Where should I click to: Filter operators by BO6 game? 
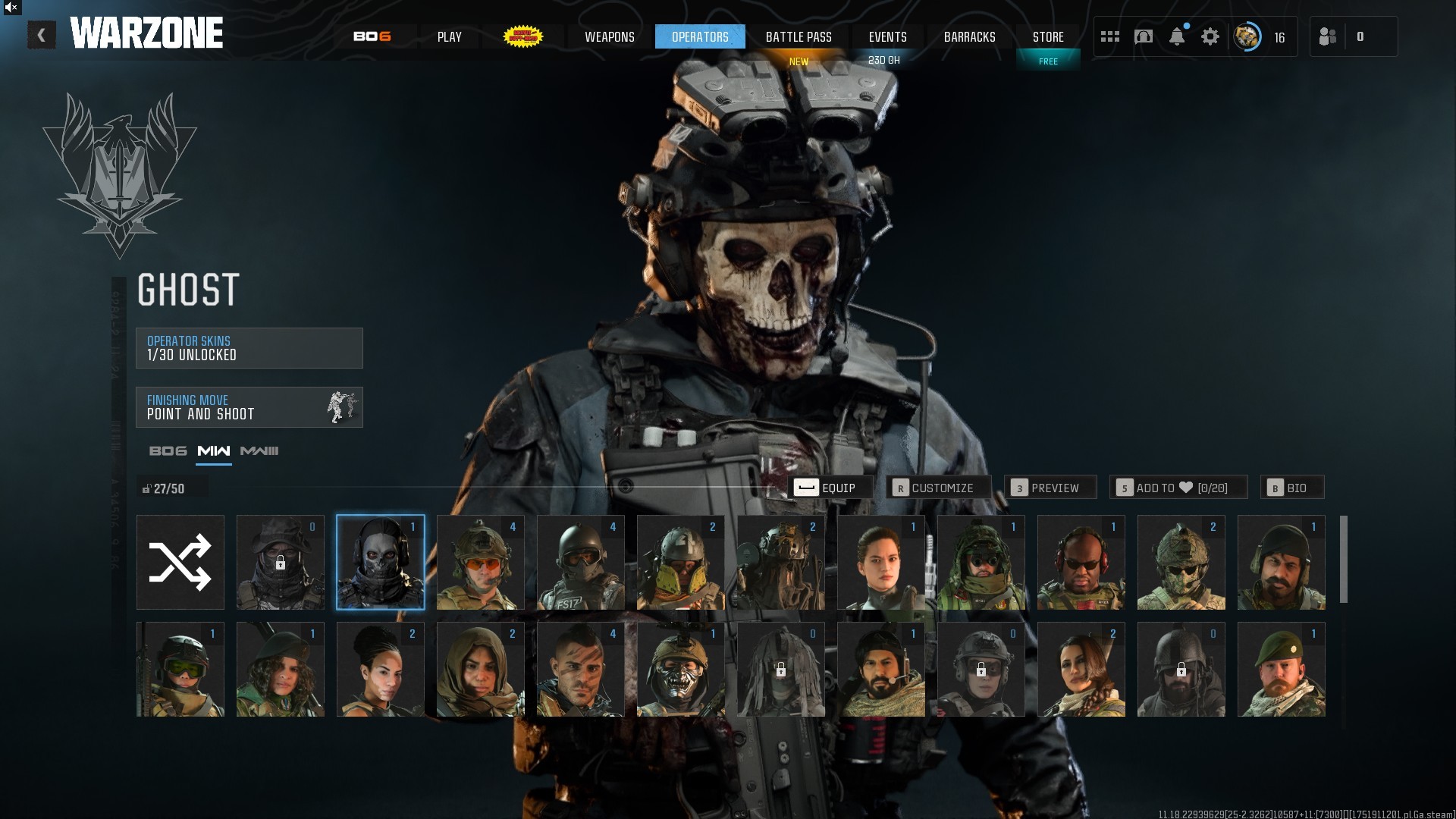click(168, 451)
